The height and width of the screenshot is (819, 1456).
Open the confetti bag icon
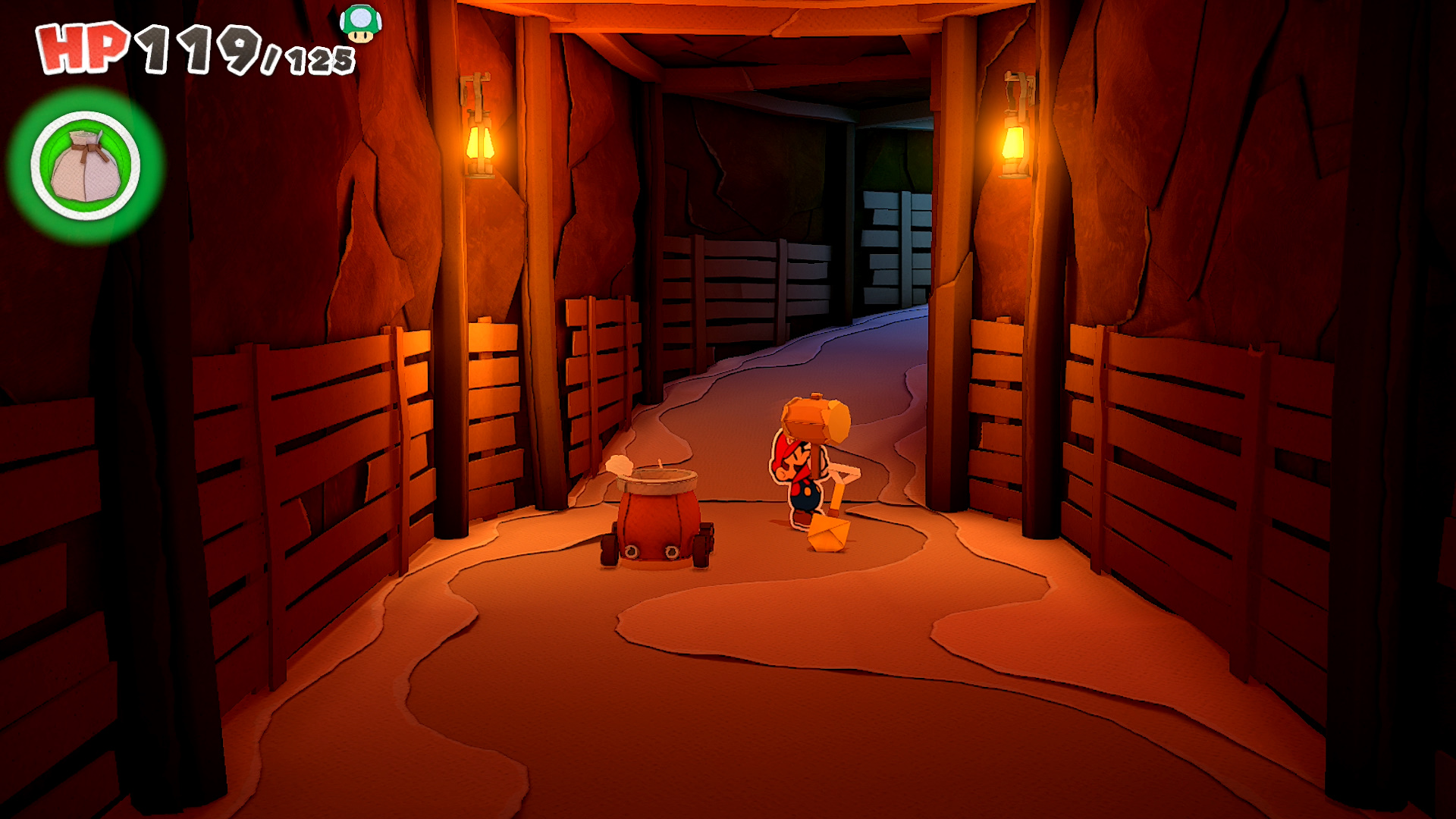tap(86, 166)
